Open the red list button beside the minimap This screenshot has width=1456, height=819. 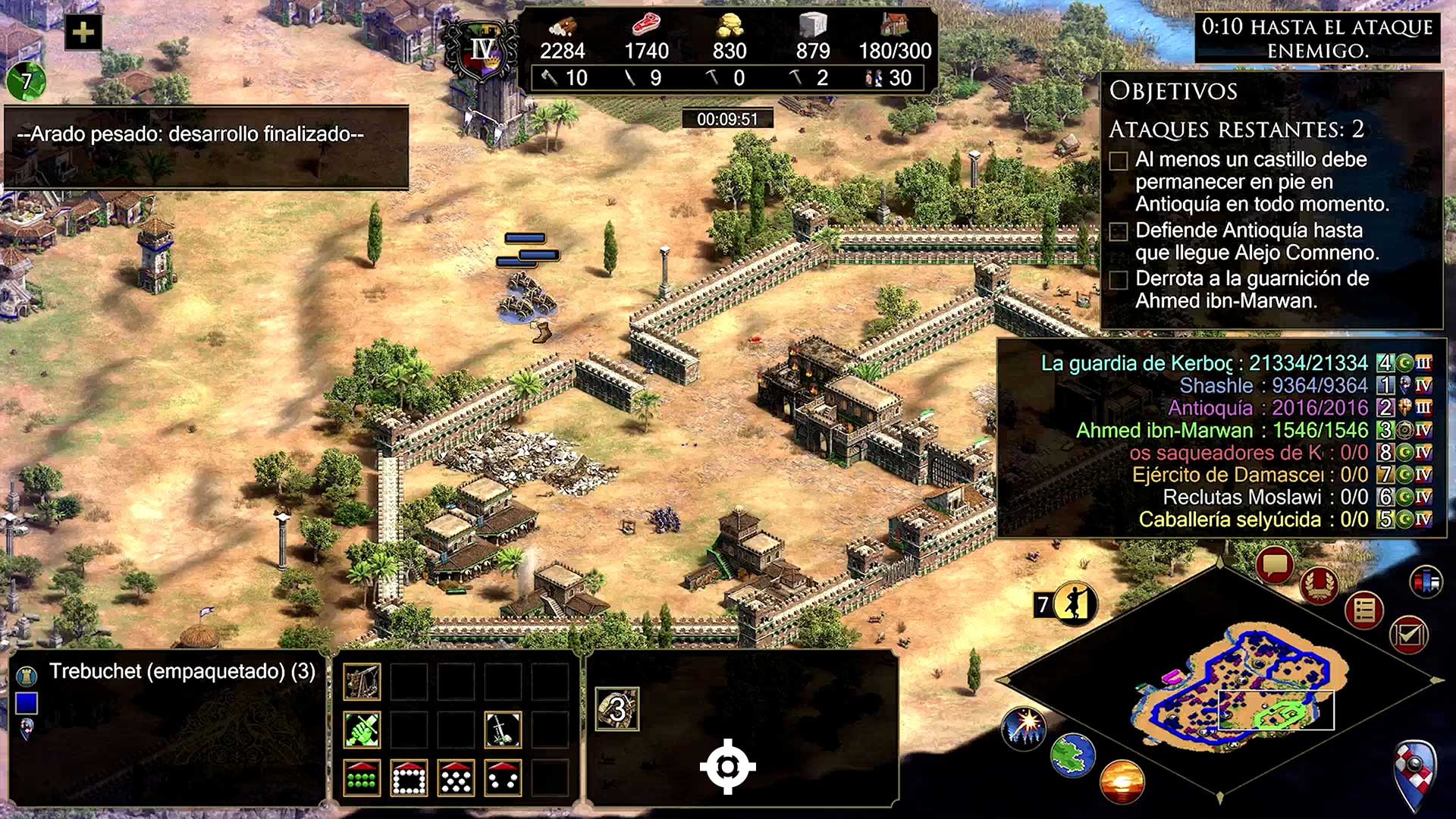point(1363,610)
